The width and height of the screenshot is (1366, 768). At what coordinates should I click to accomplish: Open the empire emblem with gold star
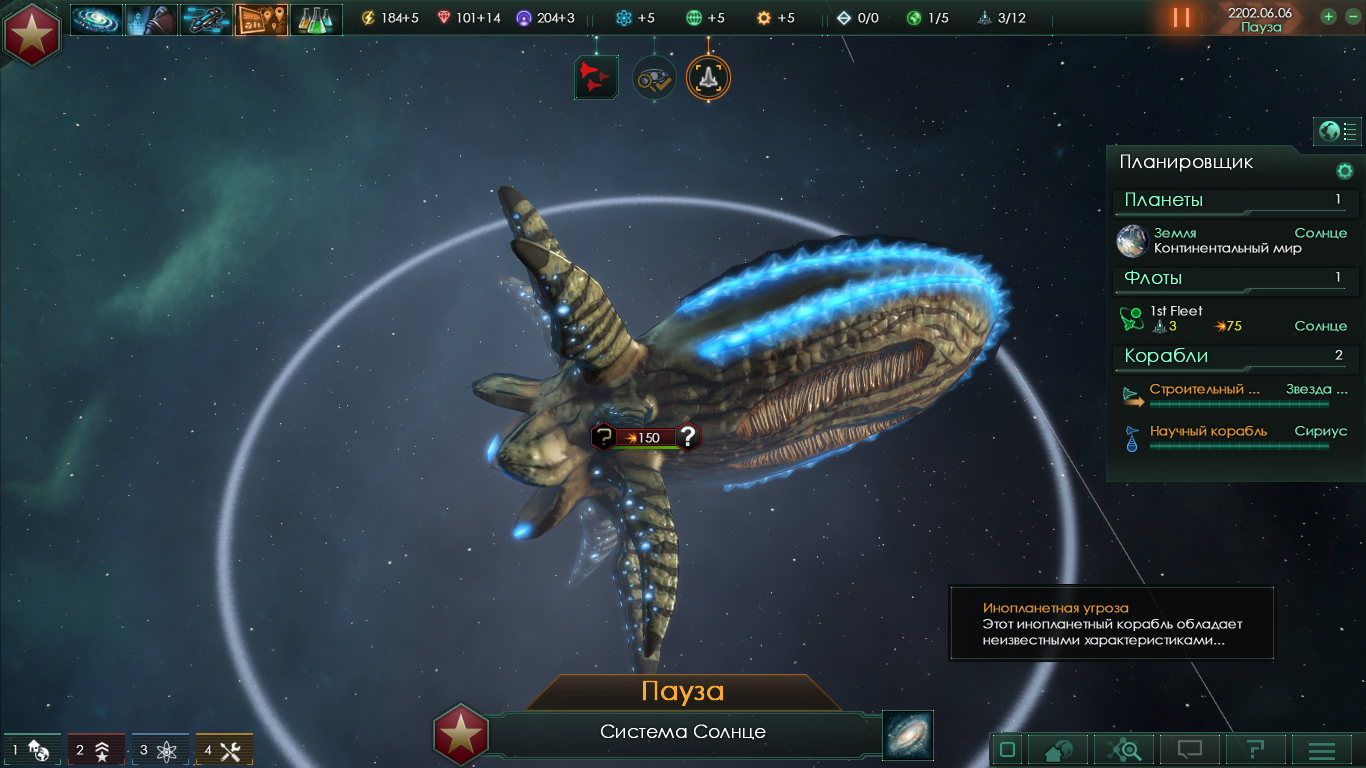32,33
